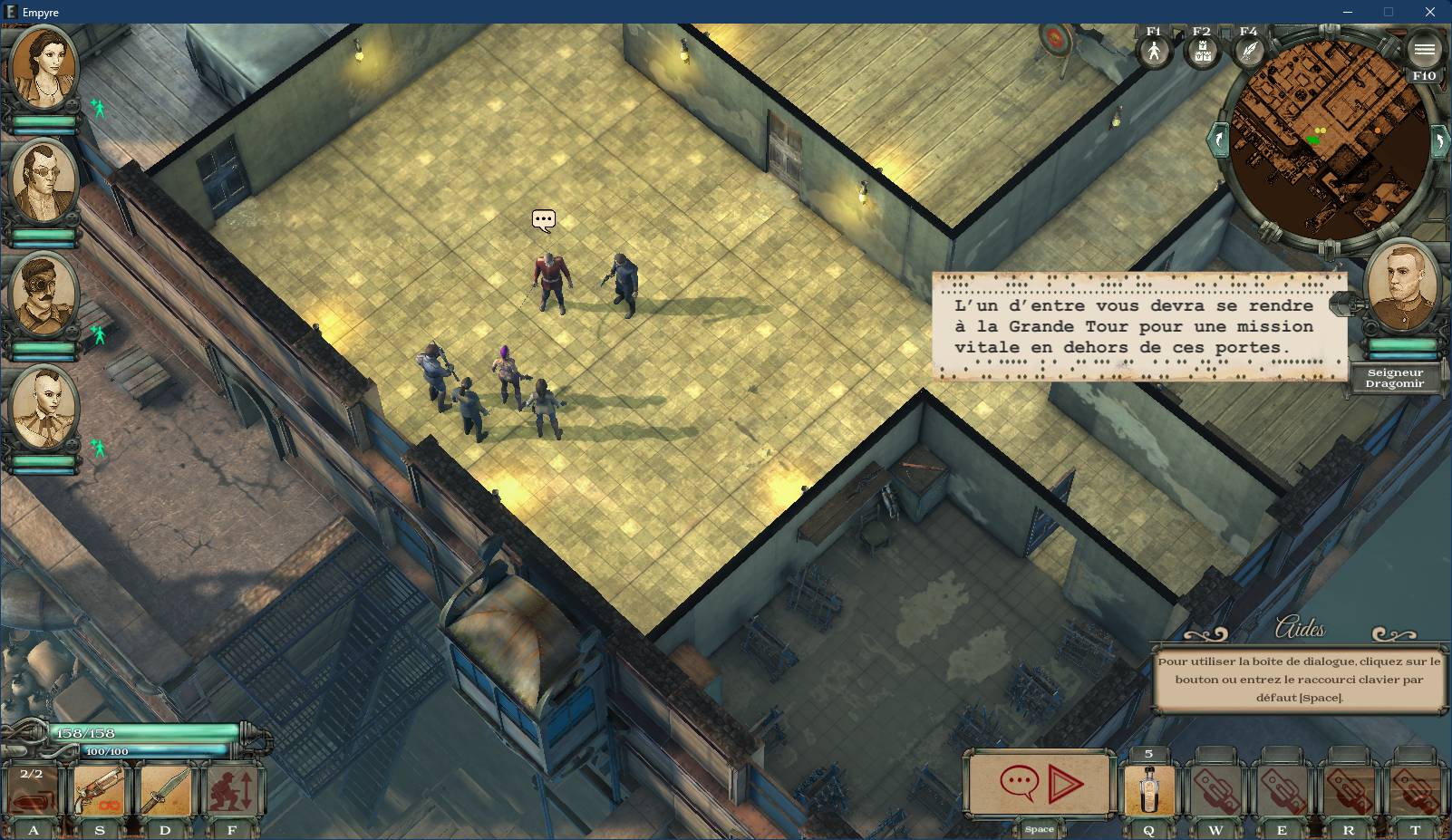Select the masked mustached man's party portrait
The width and height of the screenshot is (1452, 840).
coord(44,294)
